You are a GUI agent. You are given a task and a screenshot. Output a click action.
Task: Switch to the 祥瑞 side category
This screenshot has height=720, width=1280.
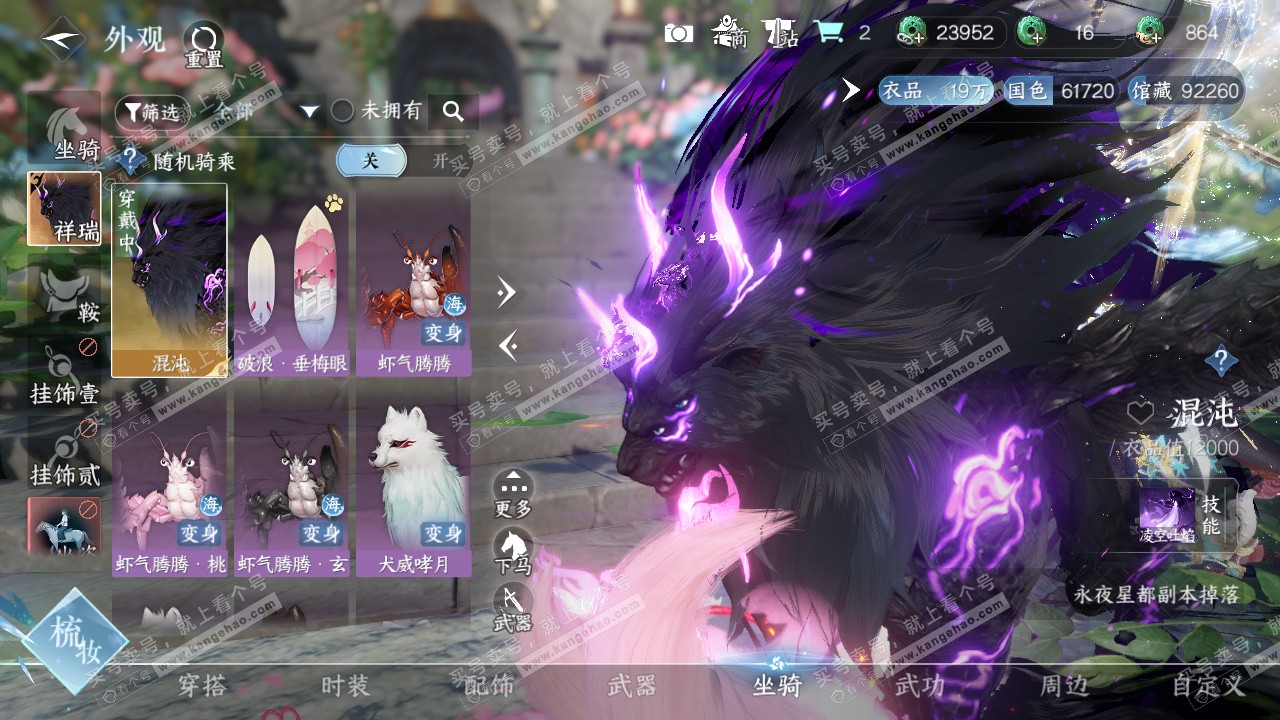point(64,209)
